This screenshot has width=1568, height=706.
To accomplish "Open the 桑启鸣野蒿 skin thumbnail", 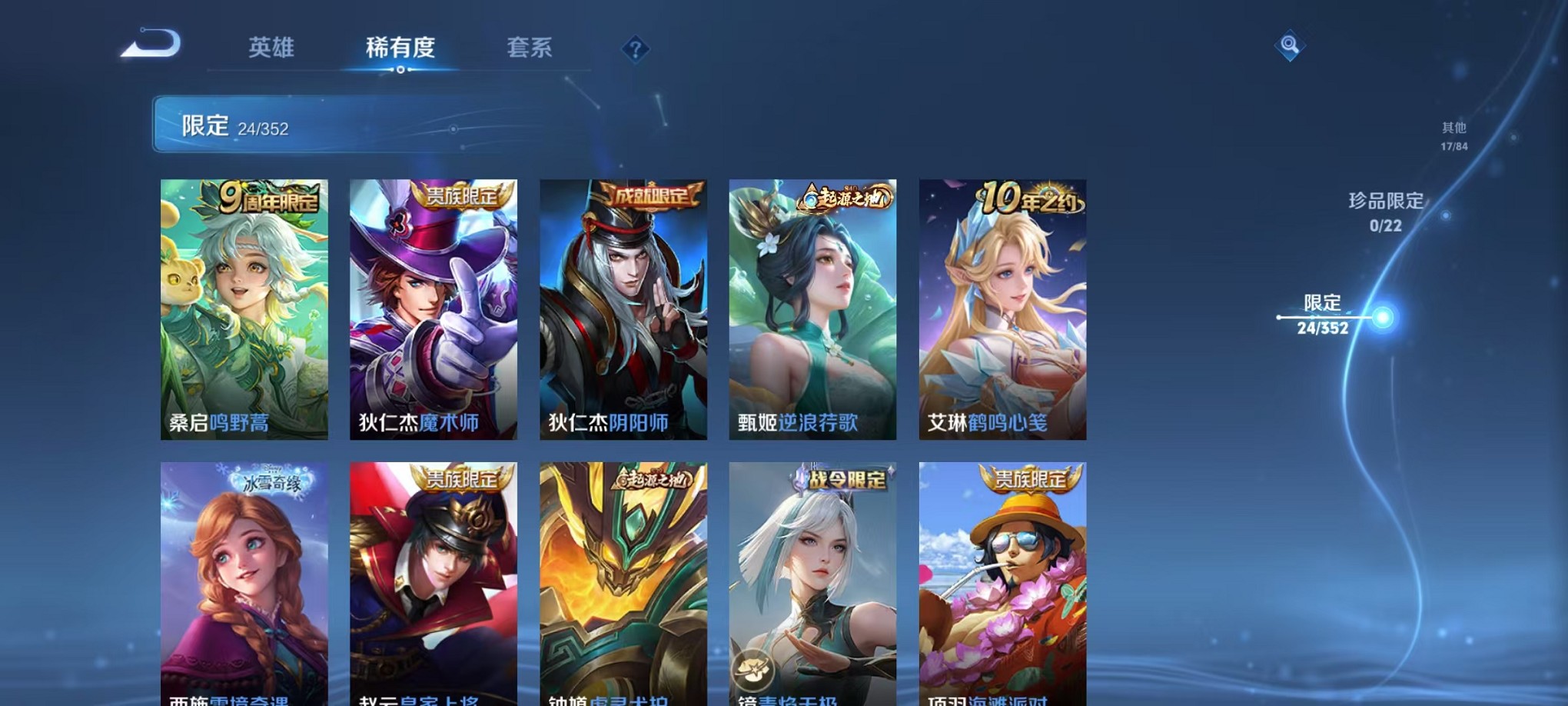I will (244, 308).
